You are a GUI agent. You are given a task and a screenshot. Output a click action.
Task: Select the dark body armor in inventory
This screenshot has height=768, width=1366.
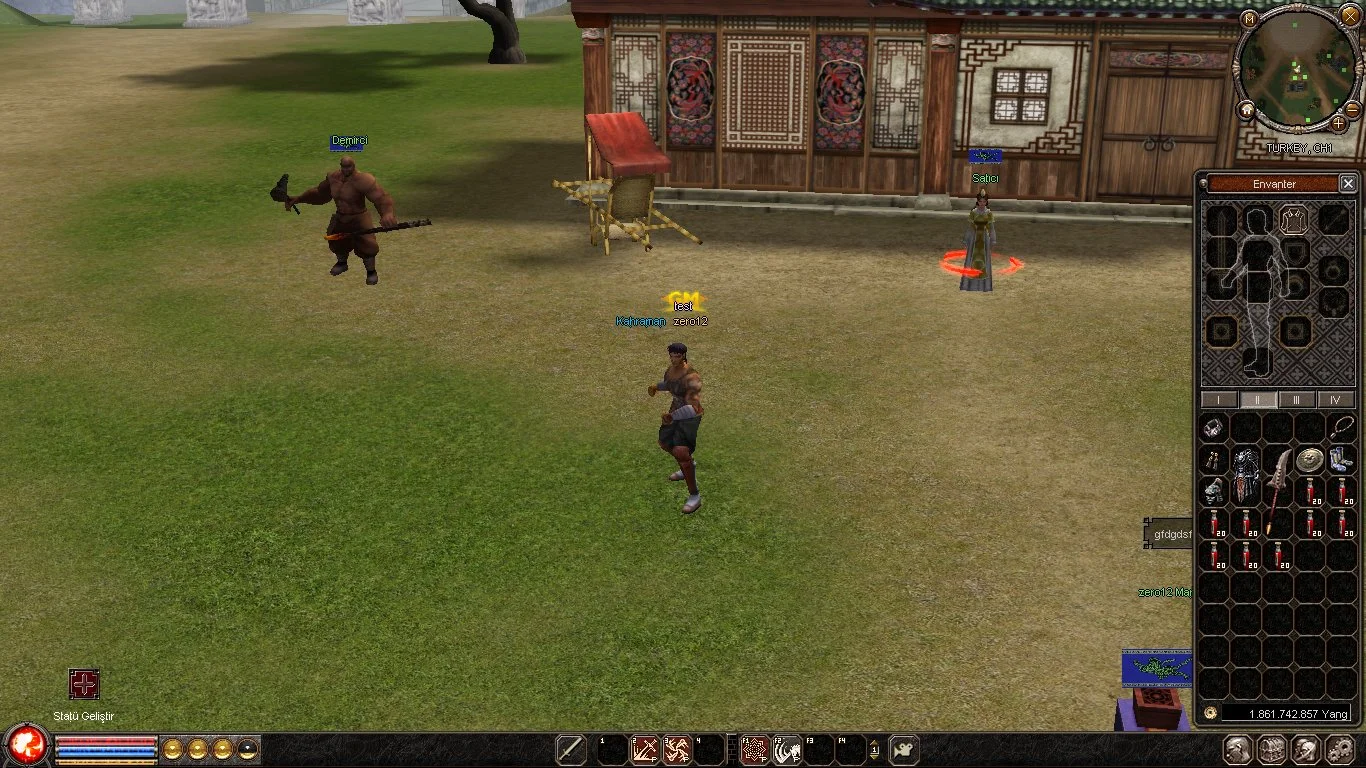point(1246,475)
